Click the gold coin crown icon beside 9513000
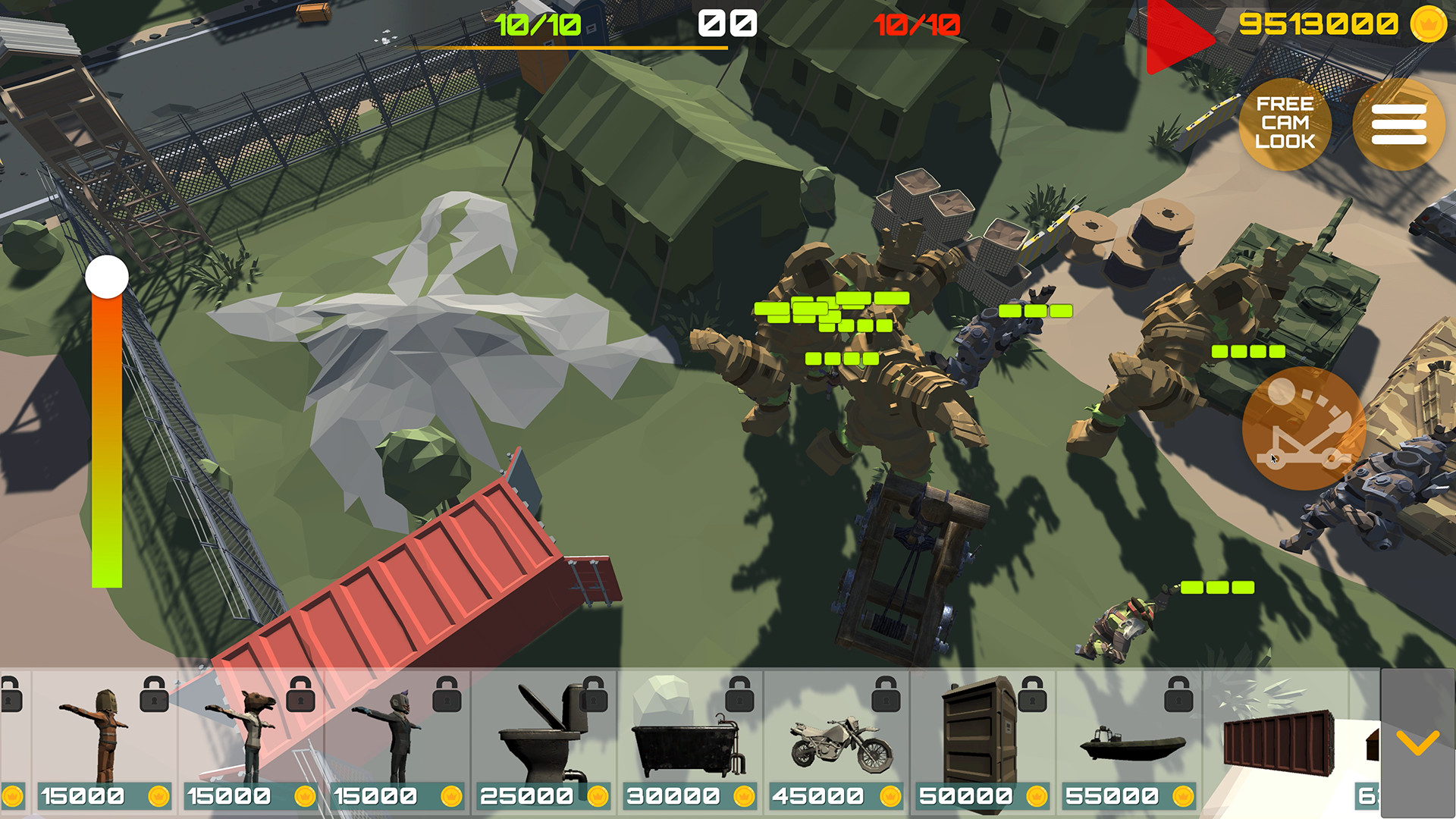 click(1428, 25)
